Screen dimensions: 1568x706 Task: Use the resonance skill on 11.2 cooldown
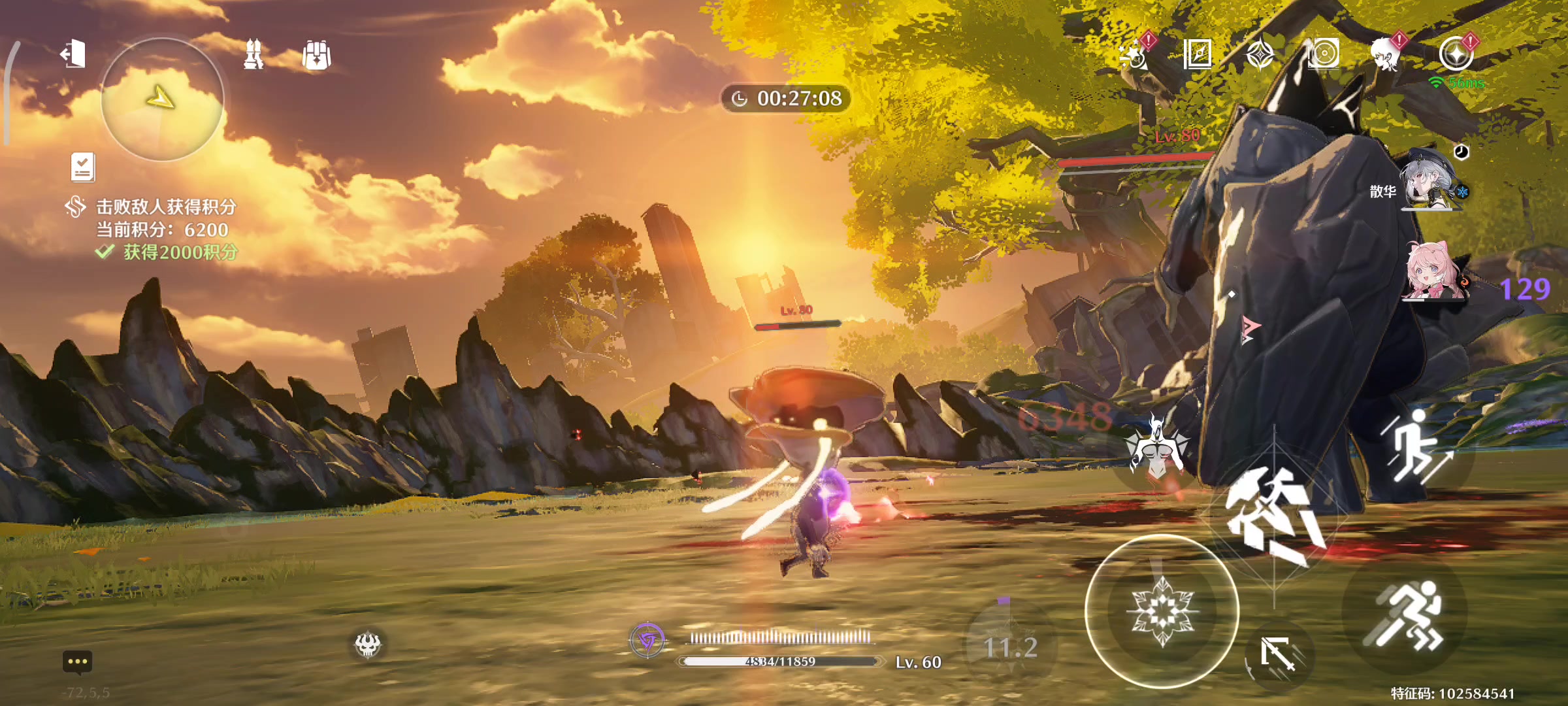(x=1010, y=646)
